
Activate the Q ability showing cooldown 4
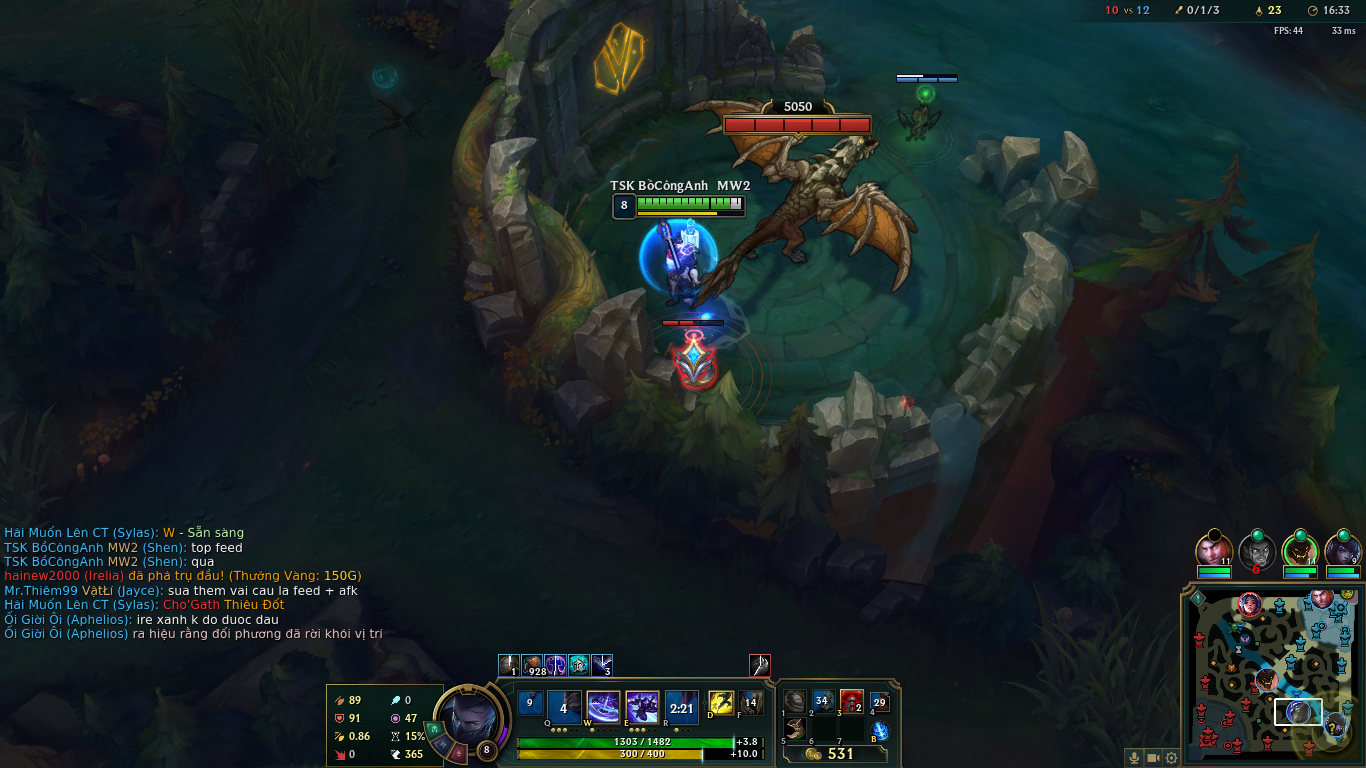coord(564,708)
